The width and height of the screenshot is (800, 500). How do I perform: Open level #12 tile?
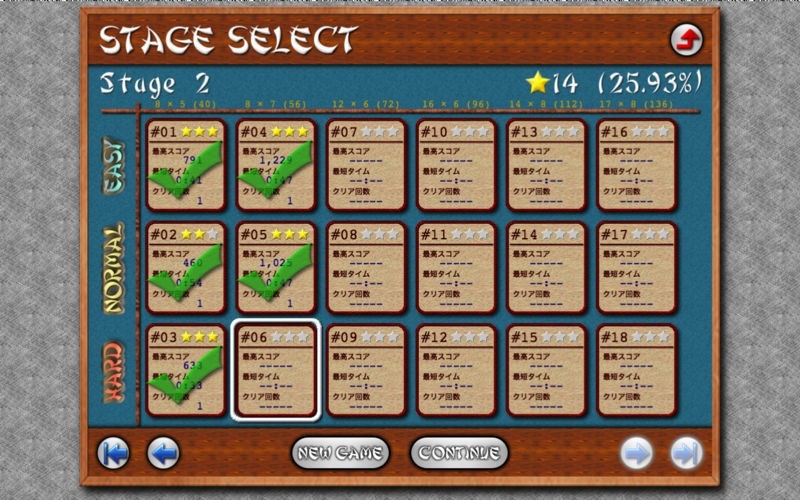coord(455,370)
